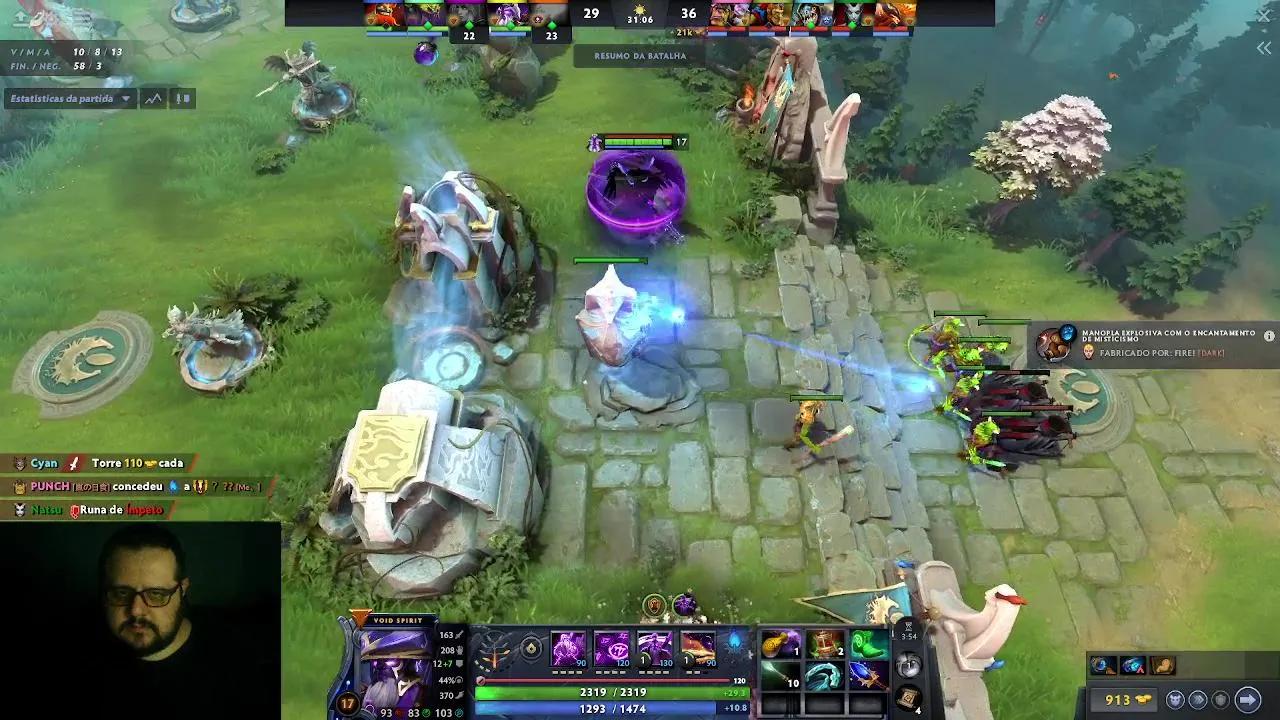
Task: Open the match graphs icon beside statistics
Action: pyautogui.click(x=154, y=99)
